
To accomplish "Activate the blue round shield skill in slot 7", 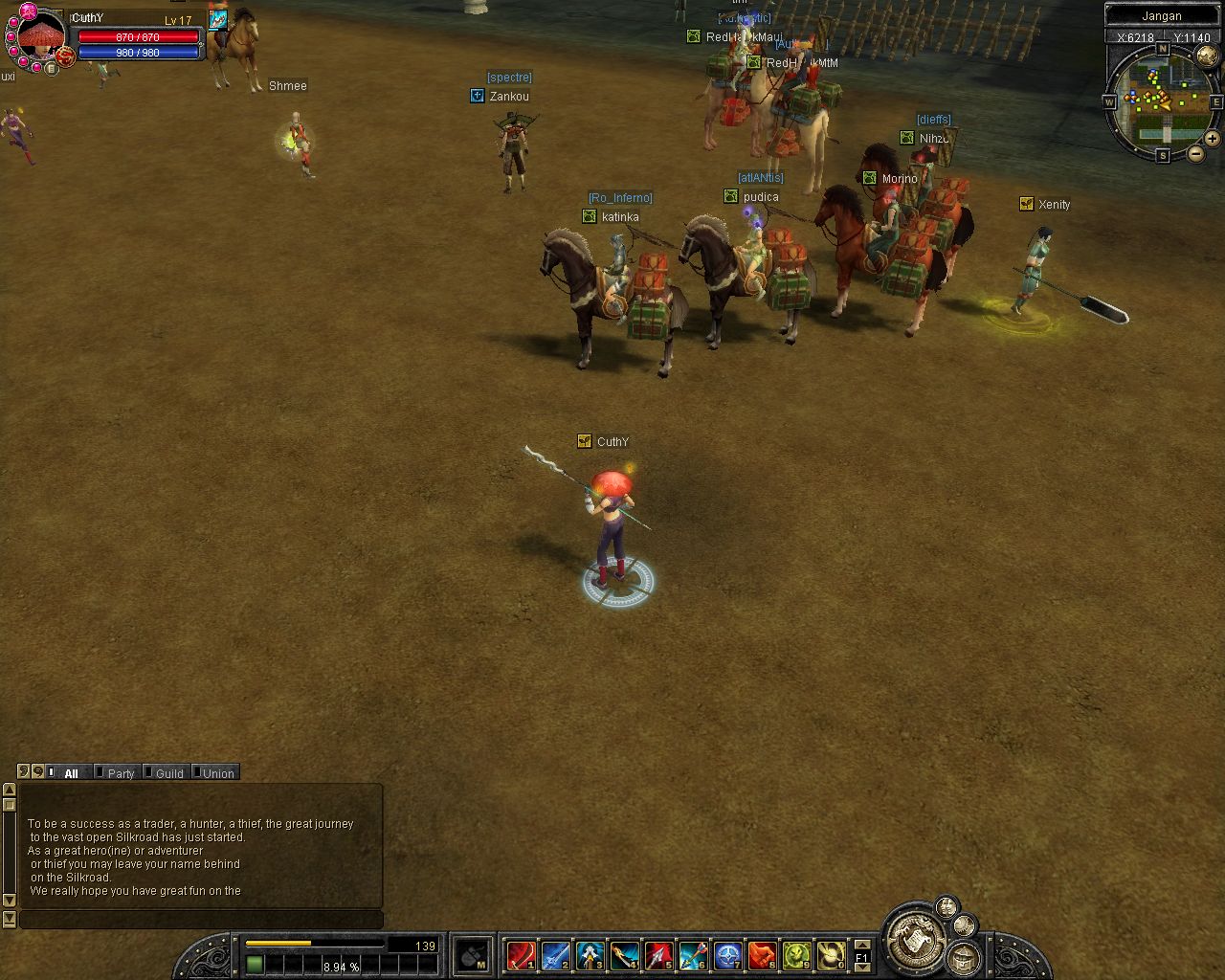I will (727, 955).
